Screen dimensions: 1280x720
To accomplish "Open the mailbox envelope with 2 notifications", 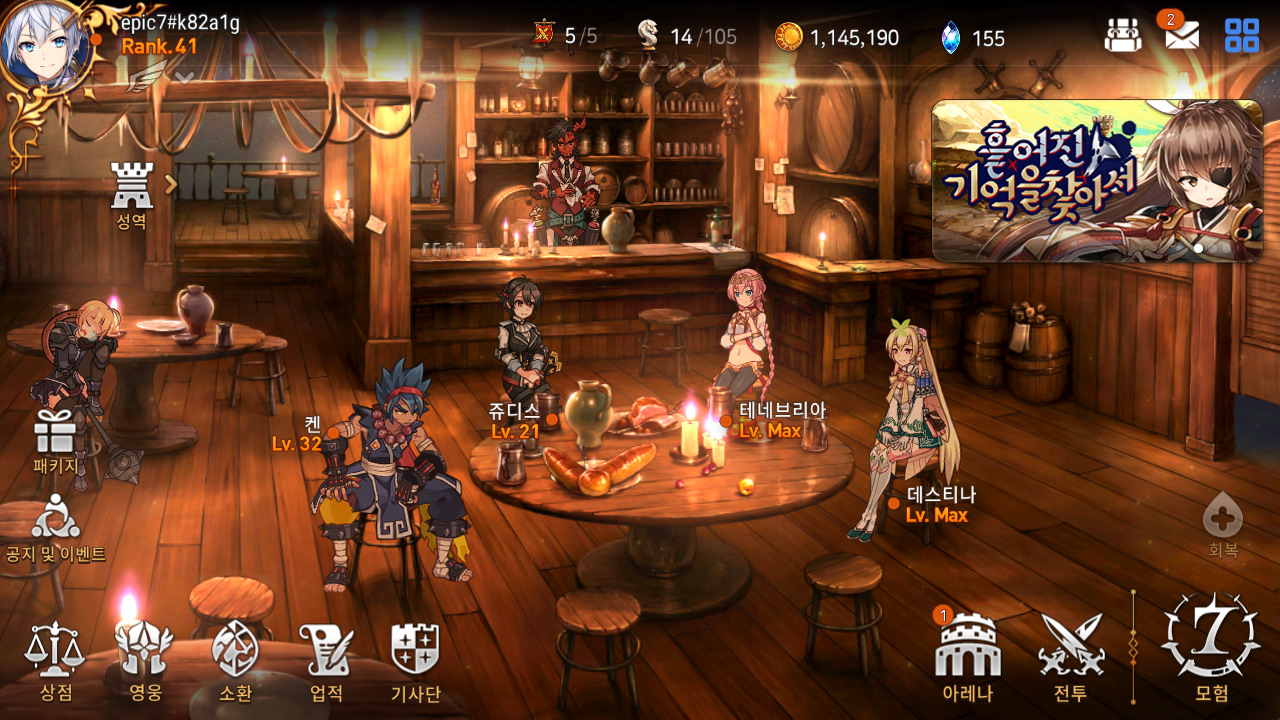I will 1182,37.
